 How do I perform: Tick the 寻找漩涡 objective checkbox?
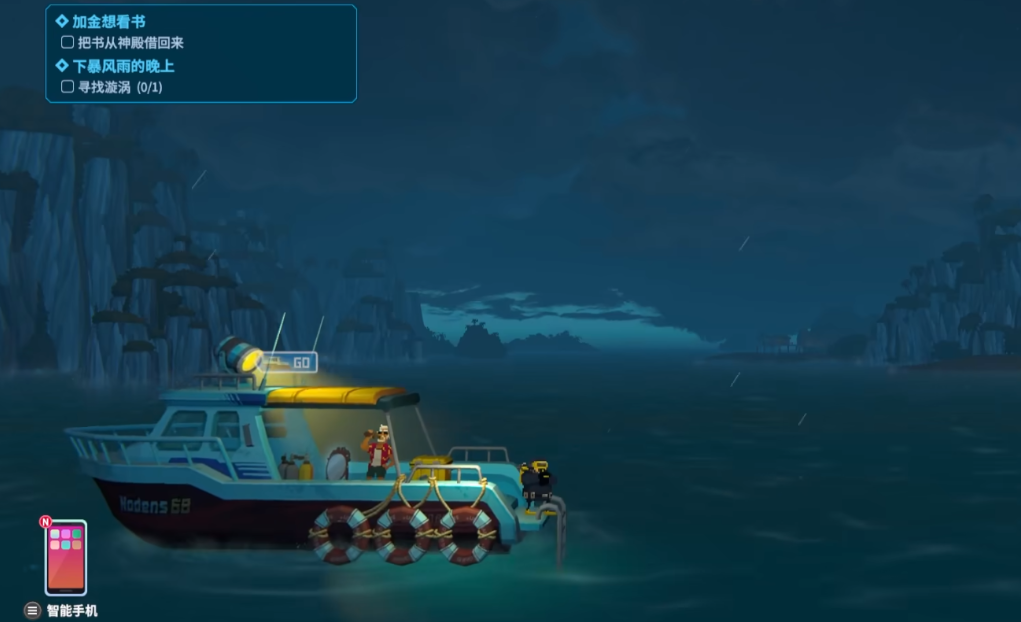pyautogui.click(x=68, y=87)
